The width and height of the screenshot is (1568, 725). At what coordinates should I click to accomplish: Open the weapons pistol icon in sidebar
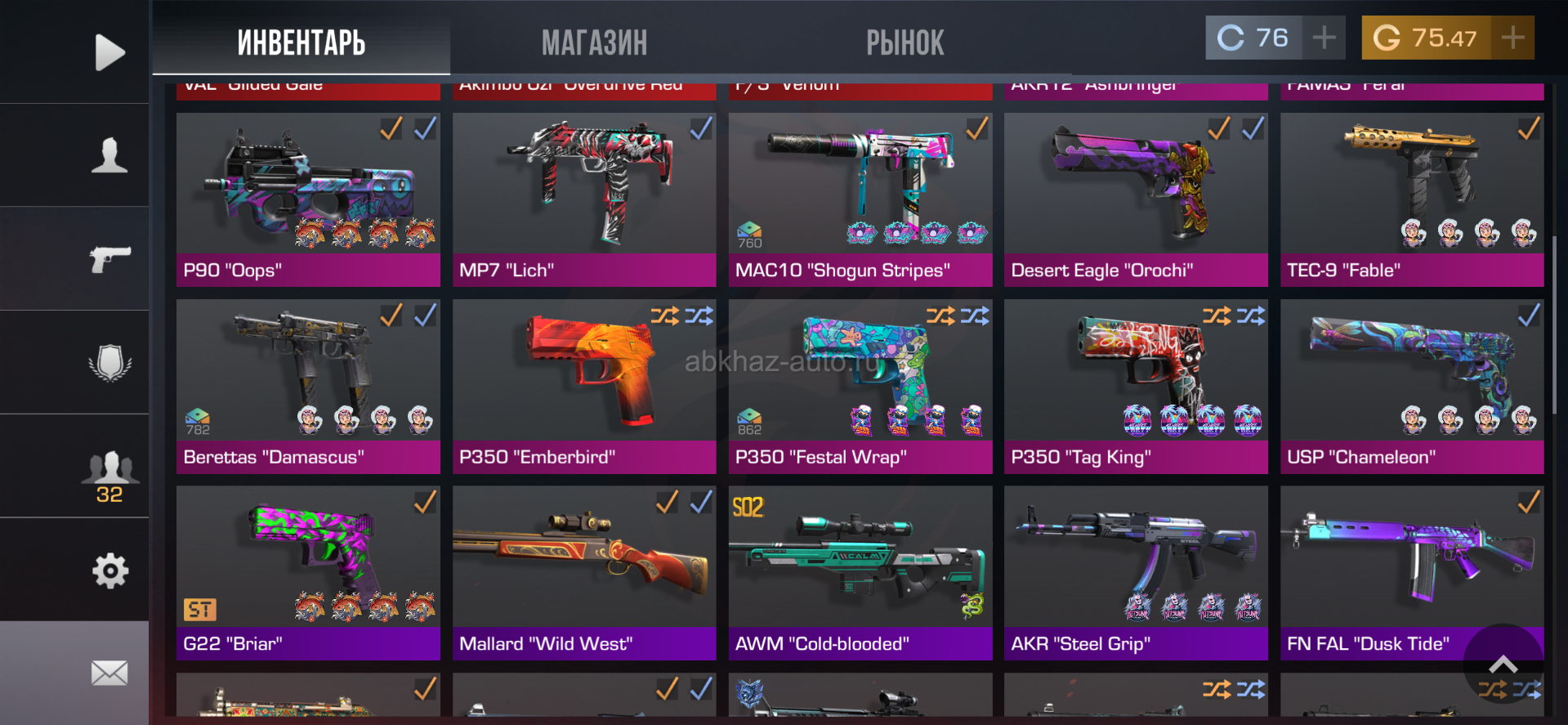109,259
